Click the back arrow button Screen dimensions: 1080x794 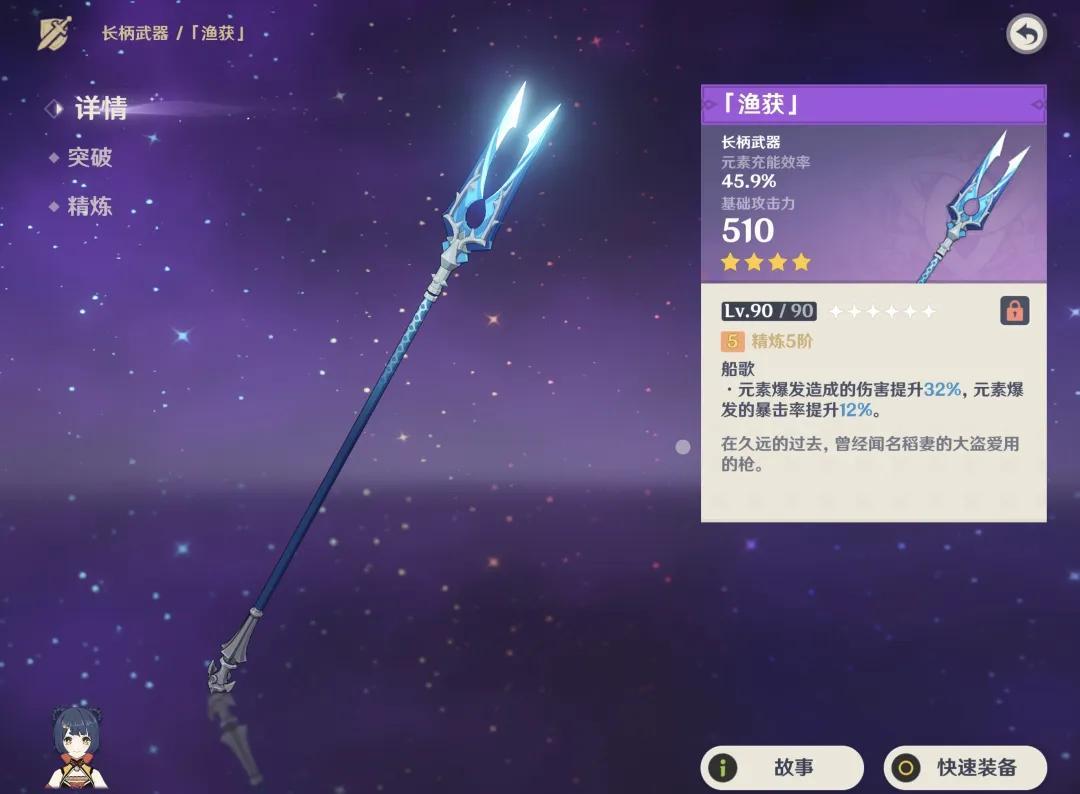(x=1026, y=34)
